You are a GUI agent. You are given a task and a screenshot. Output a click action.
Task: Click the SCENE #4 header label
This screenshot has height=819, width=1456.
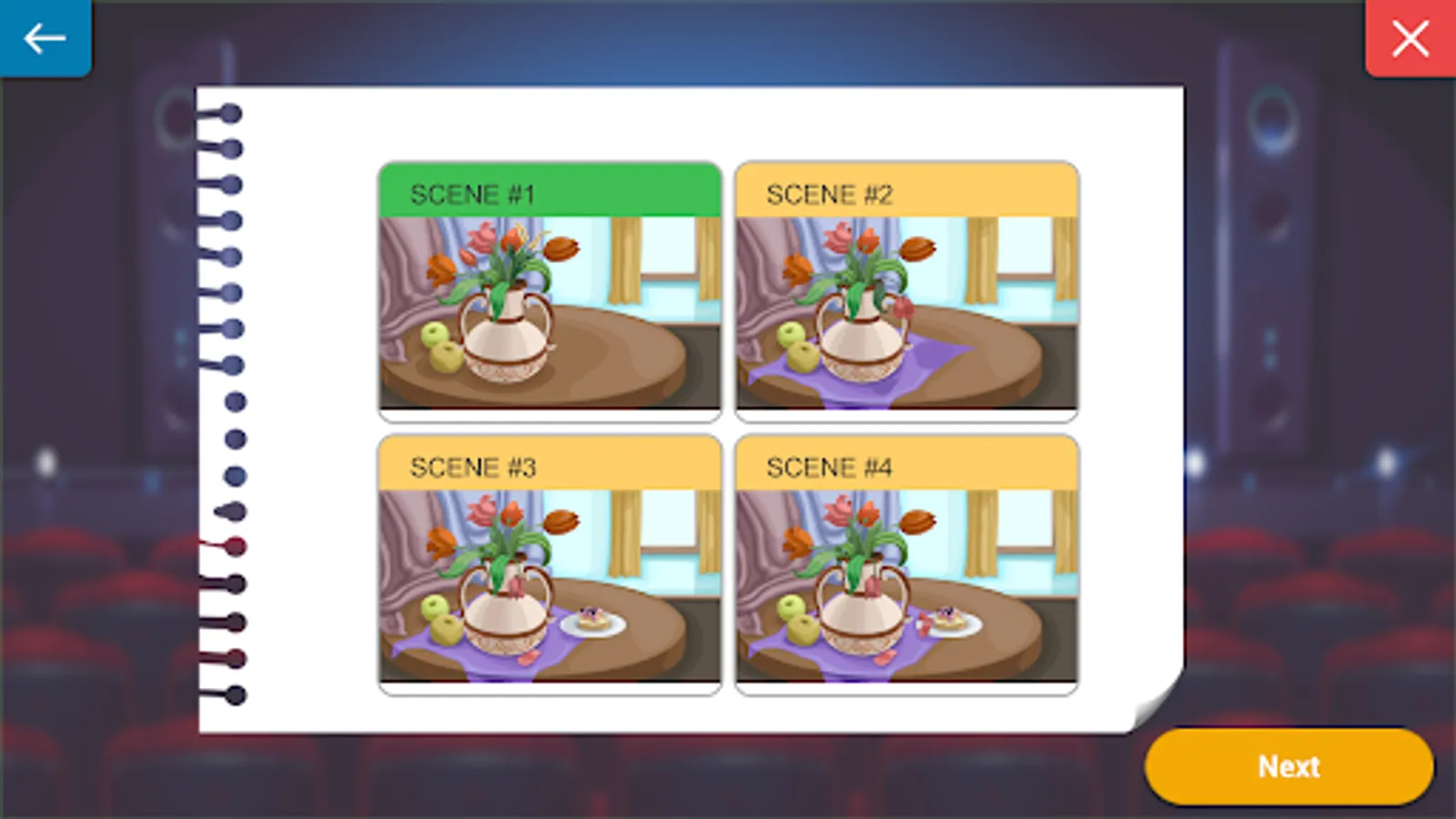click(829, 468)
